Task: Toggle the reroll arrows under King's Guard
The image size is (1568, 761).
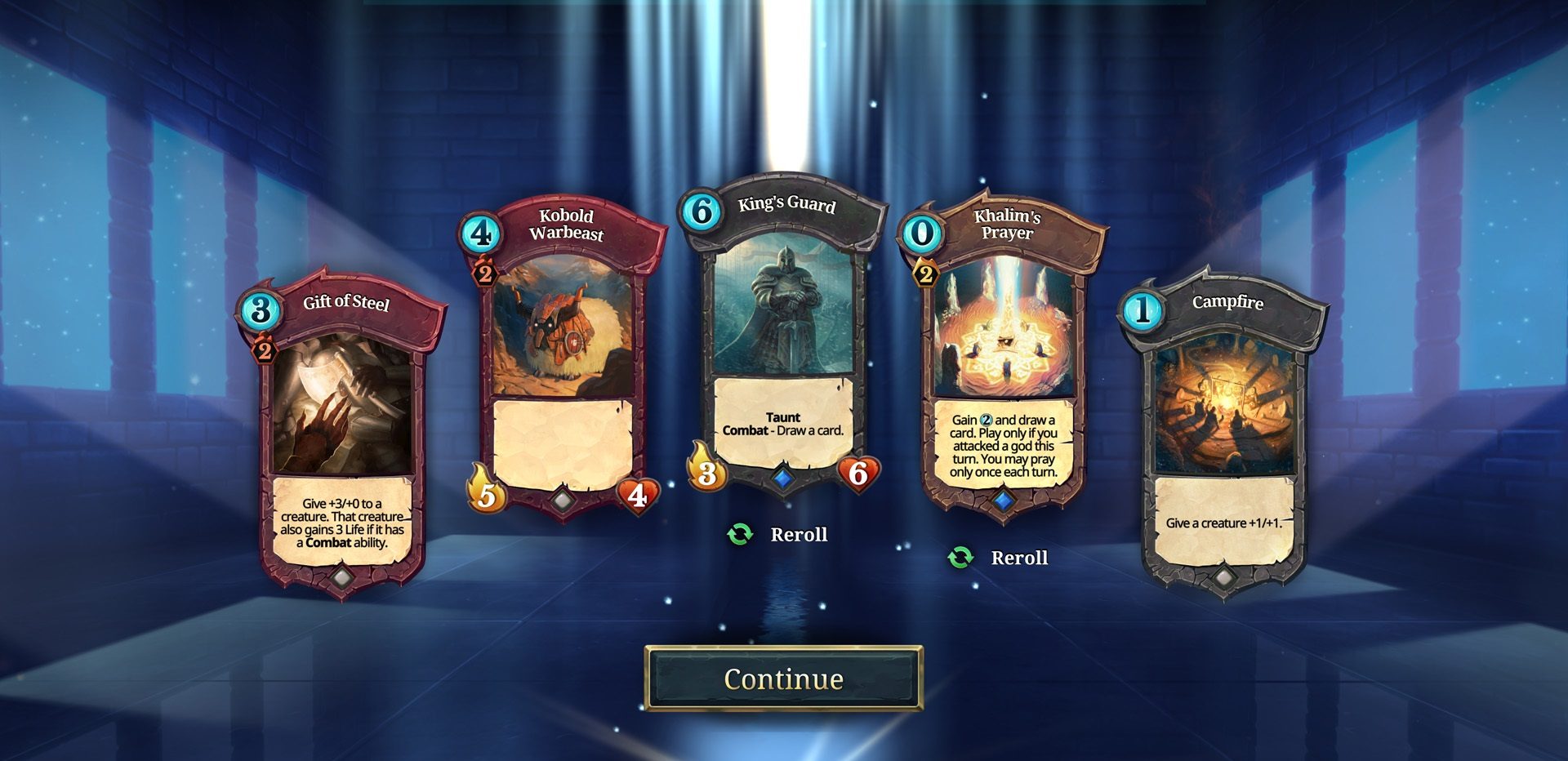Action: pyautogui.click(x=739, y=534)
